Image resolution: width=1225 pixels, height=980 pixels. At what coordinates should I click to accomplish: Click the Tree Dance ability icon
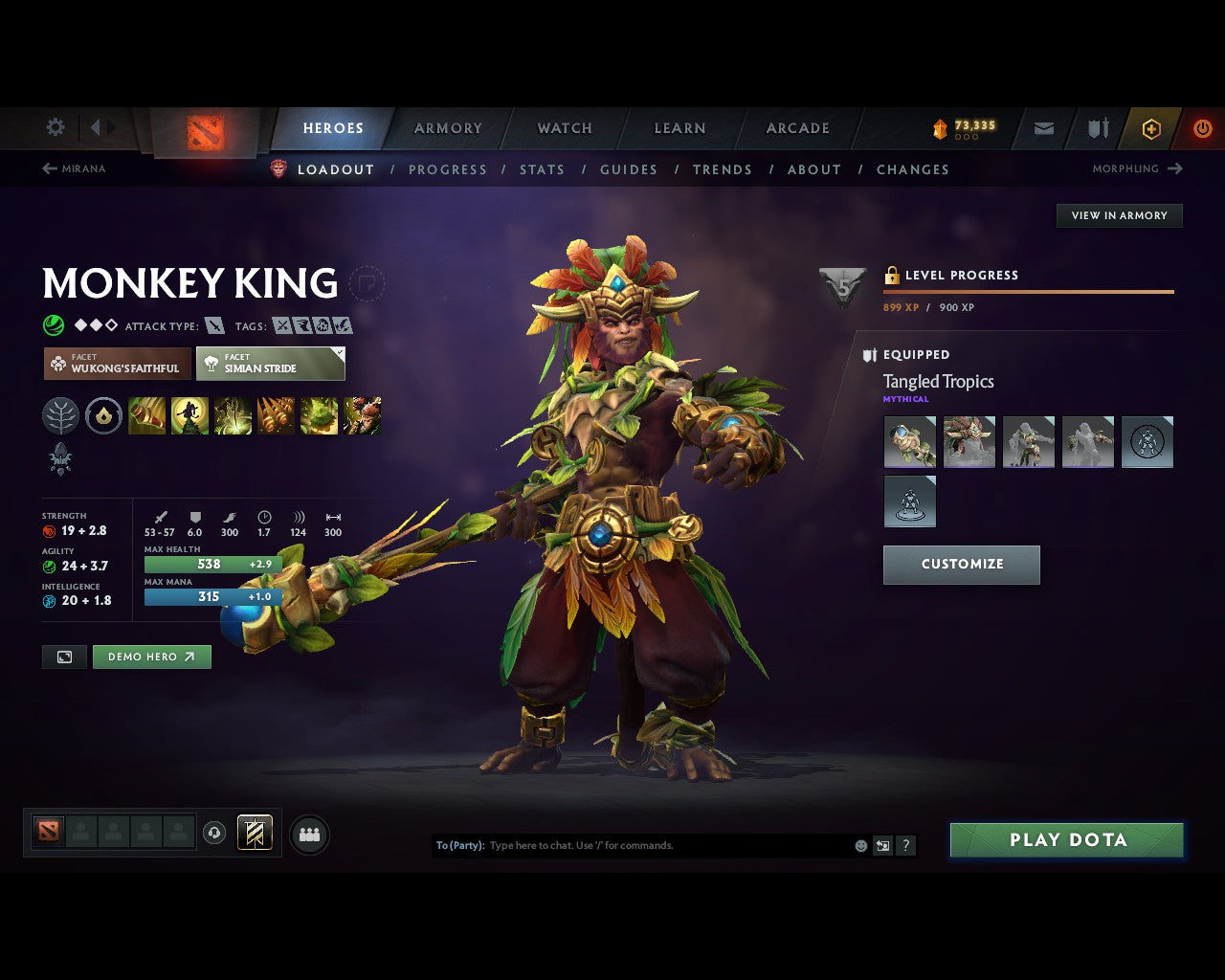[189, 415]
